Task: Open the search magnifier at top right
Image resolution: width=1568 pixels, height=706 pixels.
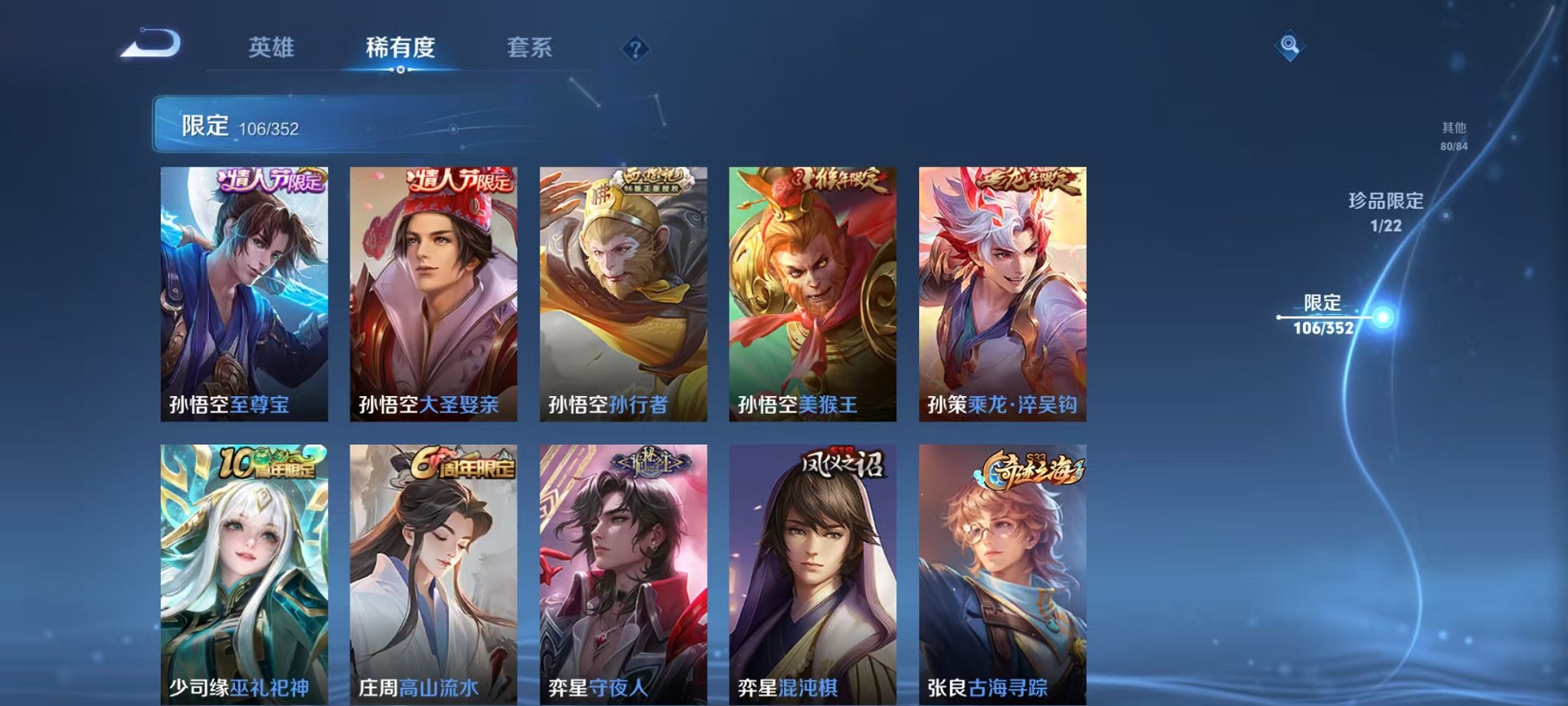Action: click(1291, 46)
